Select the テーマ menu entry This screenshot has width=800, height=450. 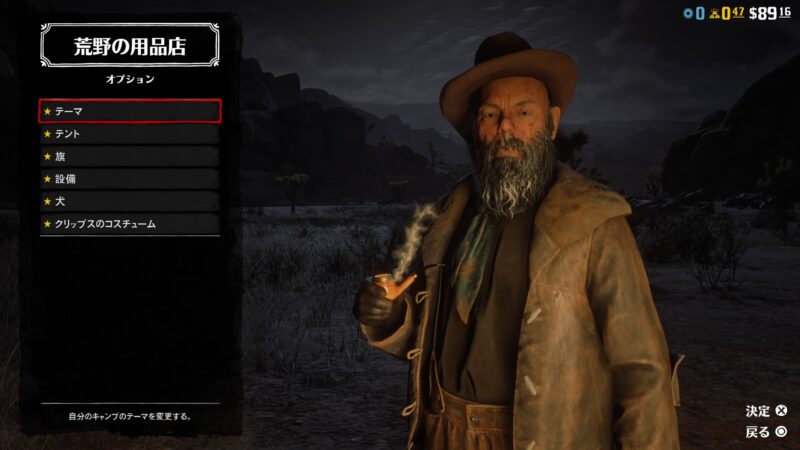pos(129,111)
